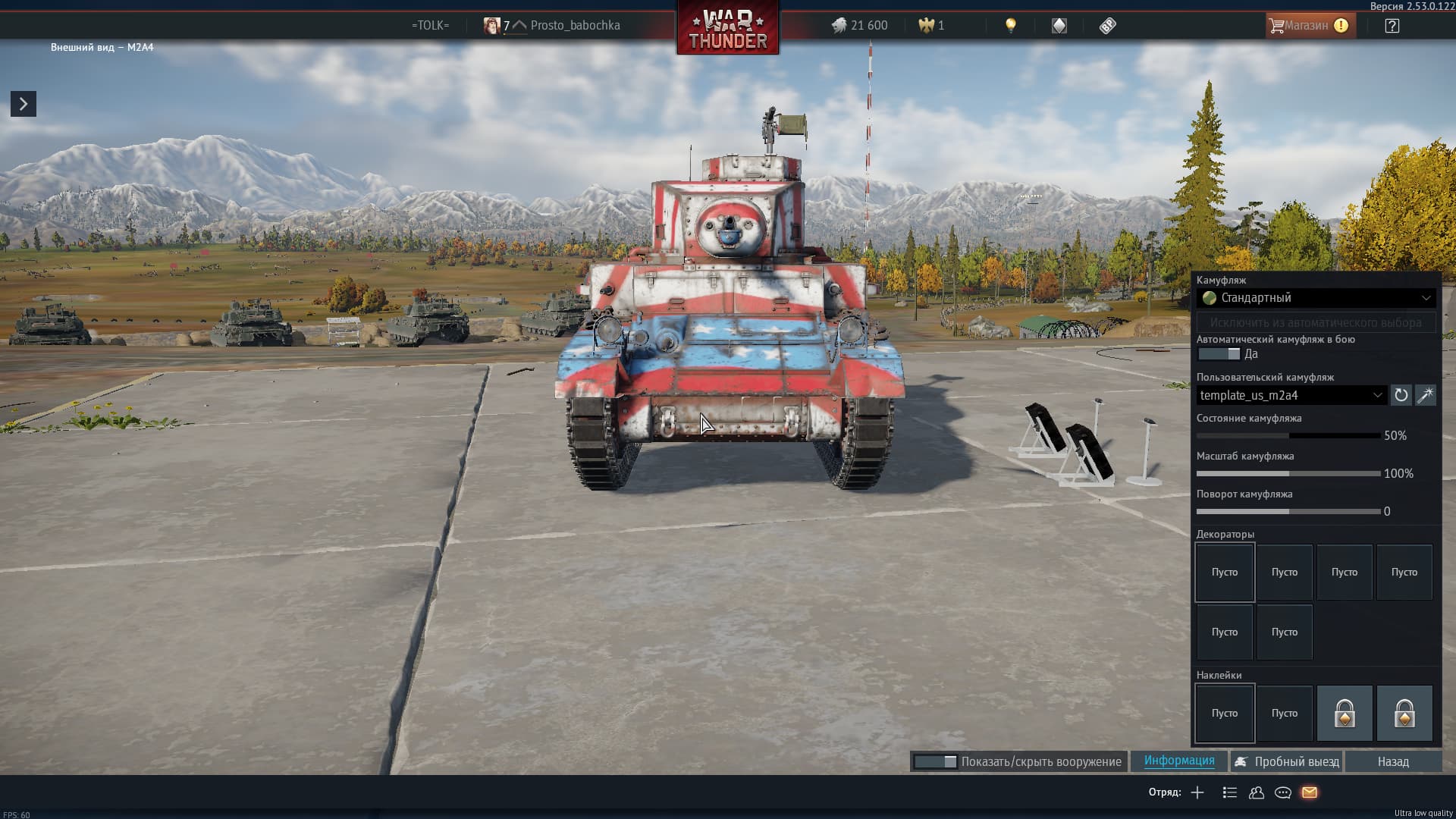The image size is (1456, 819).
Task: Adjust the camouflage rotation slider
Action: point(1288,512)
